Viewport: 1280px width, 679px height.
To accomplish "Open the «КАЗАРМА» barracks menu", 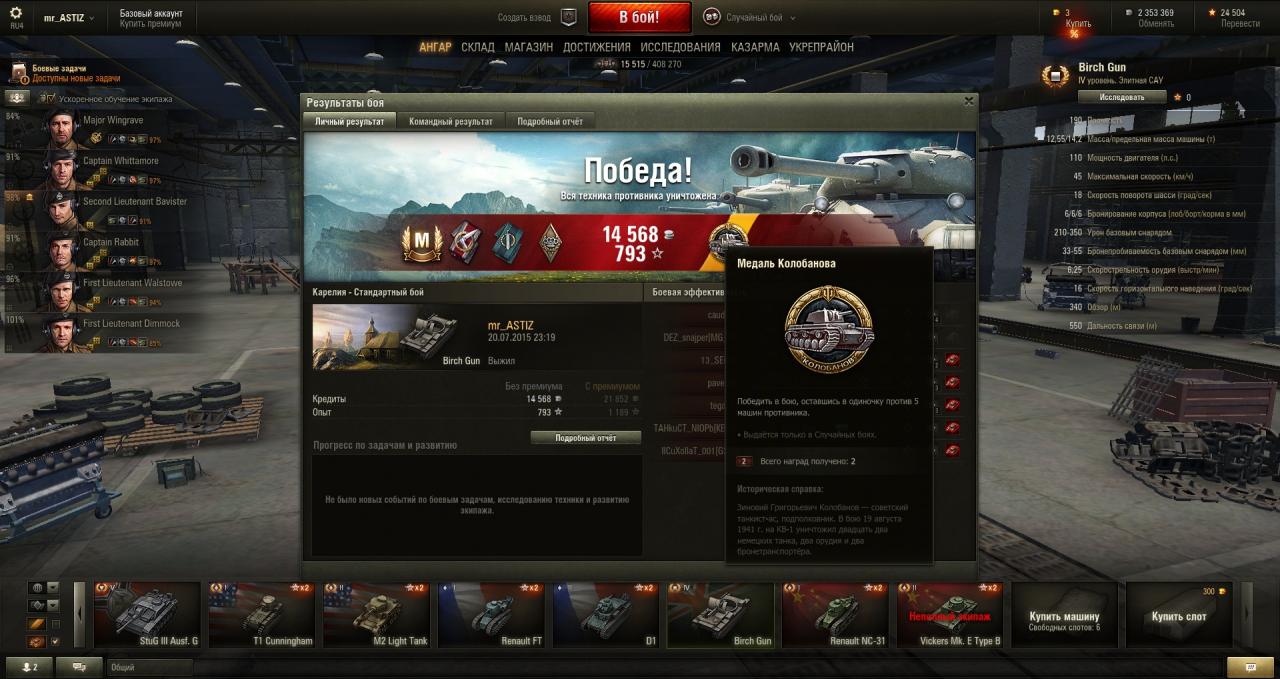I will (755, 47).
